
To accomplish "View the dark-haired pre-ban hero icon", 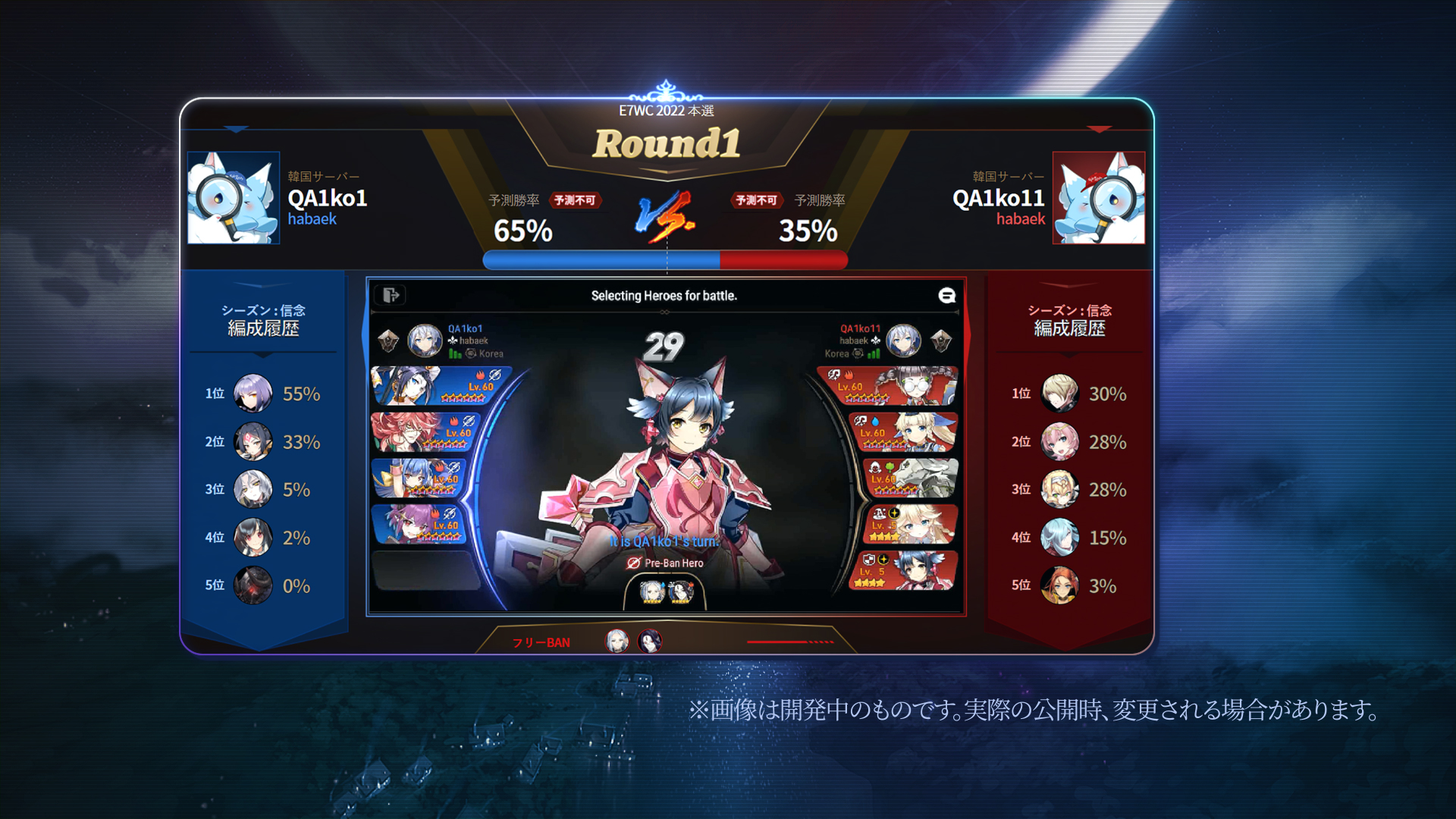I will click(680, 591).
